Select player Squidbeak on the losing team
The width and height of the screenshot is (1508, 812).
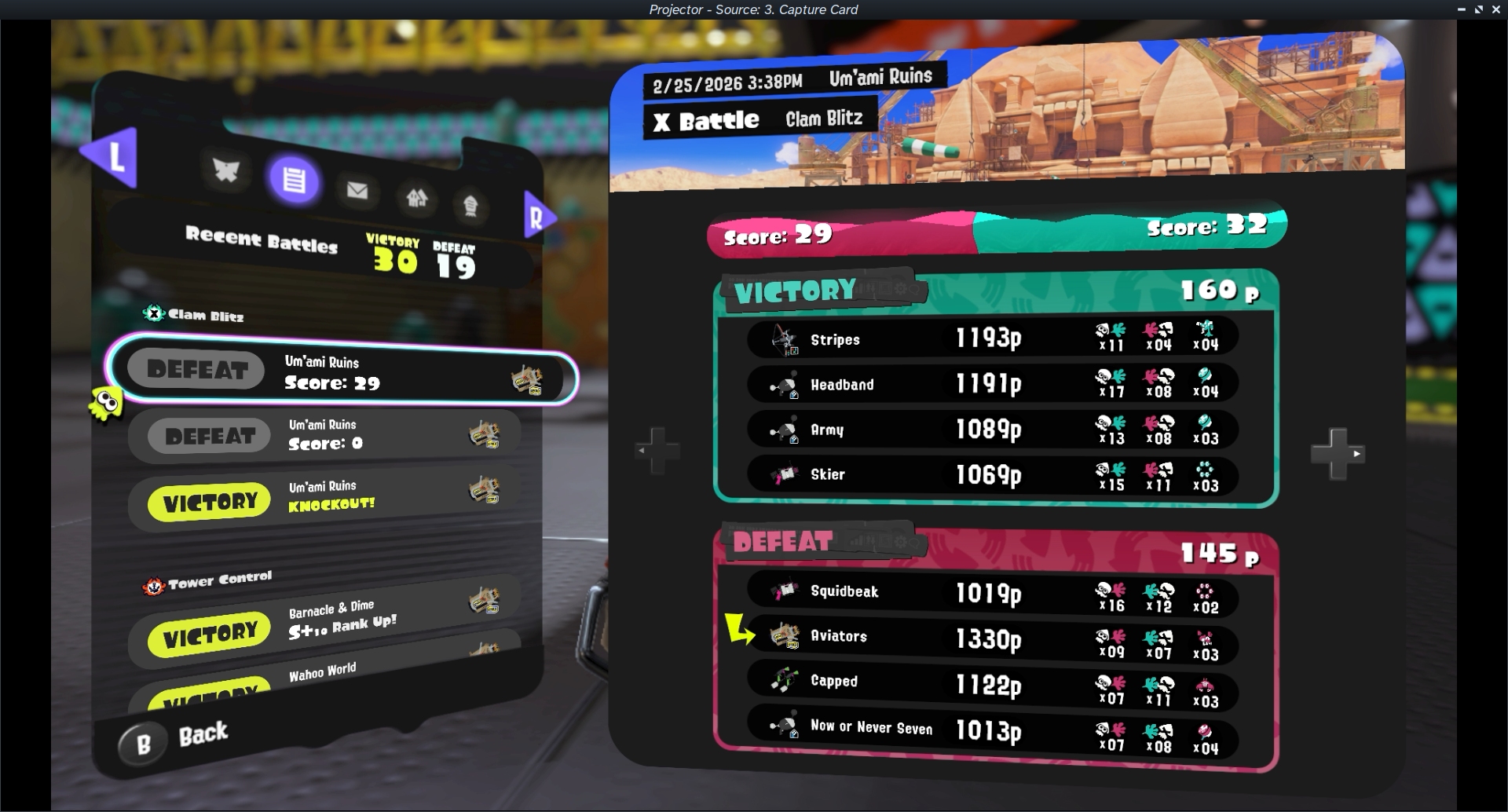click(x=992, y=593)
